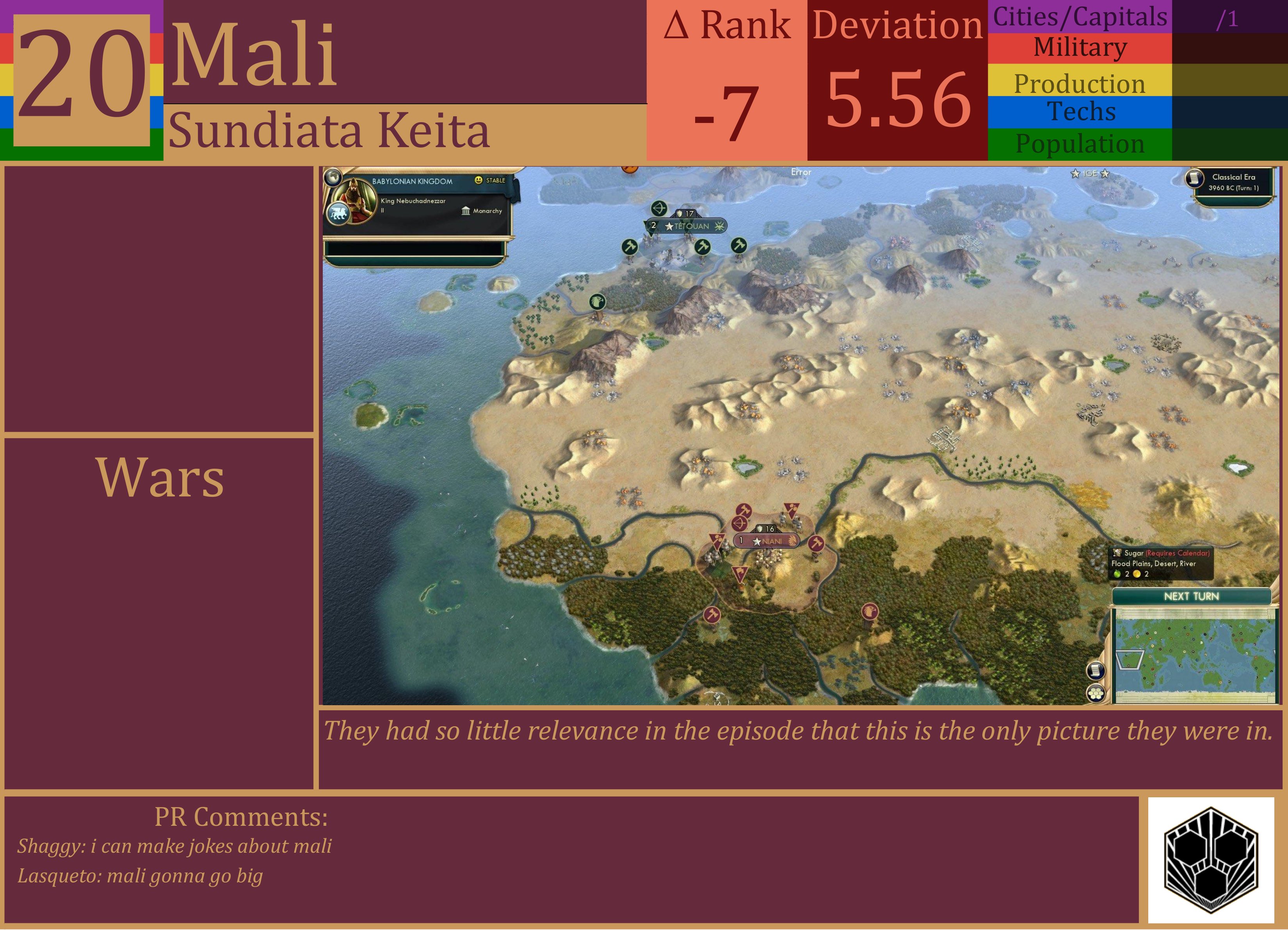The image size is (1288, 930).
Task: Click the globe icon on the Babylonian Kingdom banner
Action: pos(333,178)
